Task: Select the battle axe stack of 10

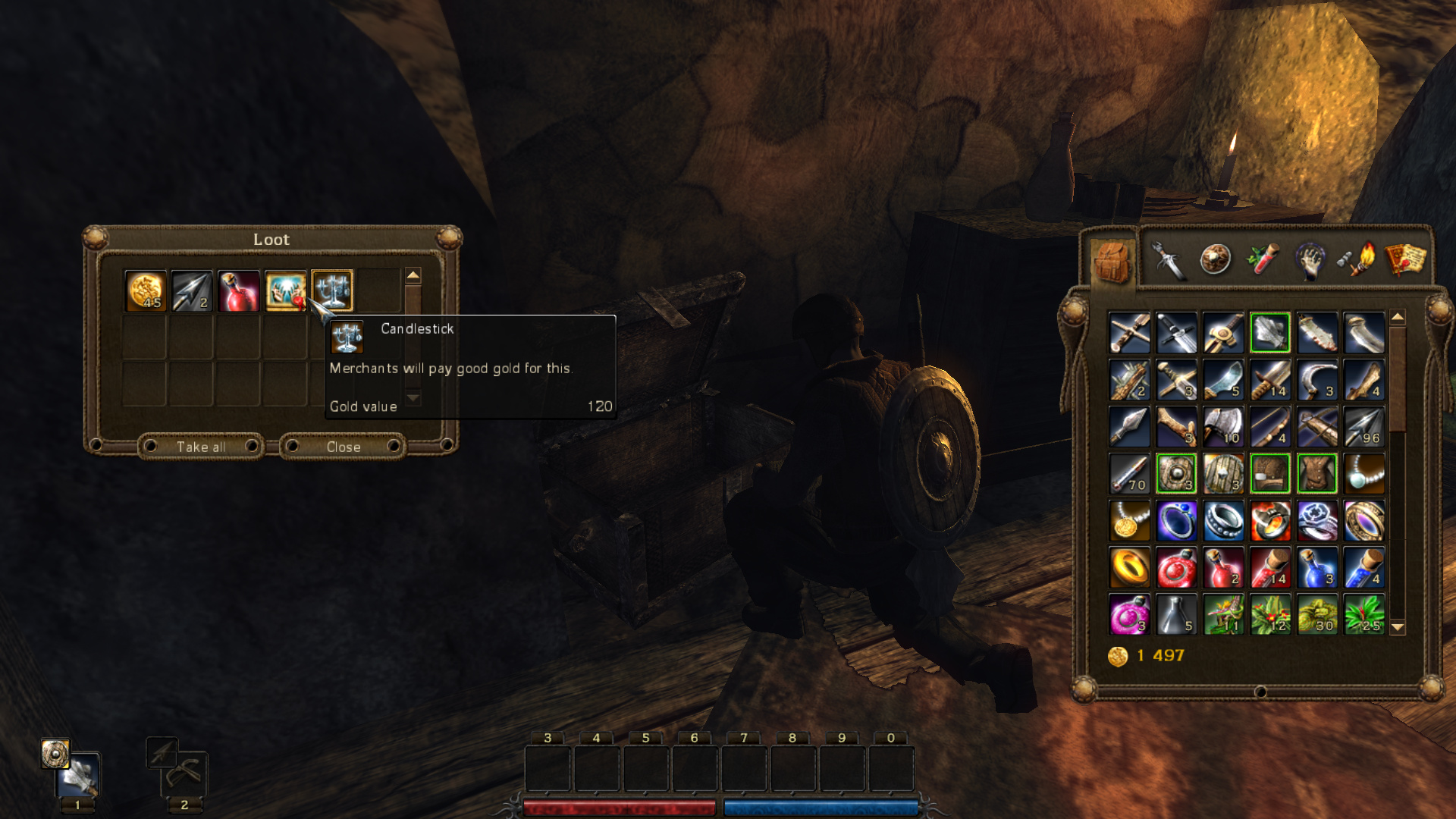Action: (x=1223, y=427)
